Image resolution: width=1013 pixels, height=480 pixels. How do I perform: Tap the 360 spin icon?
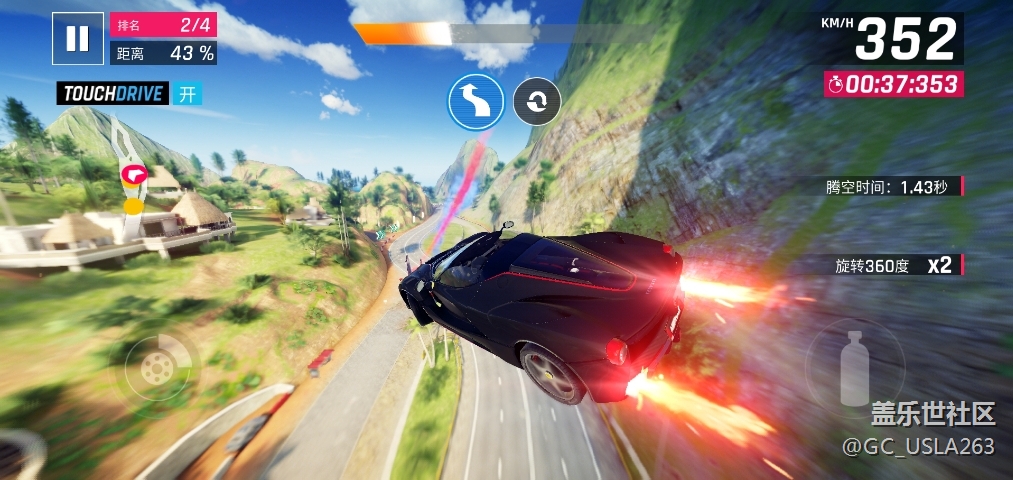point(537,101)
